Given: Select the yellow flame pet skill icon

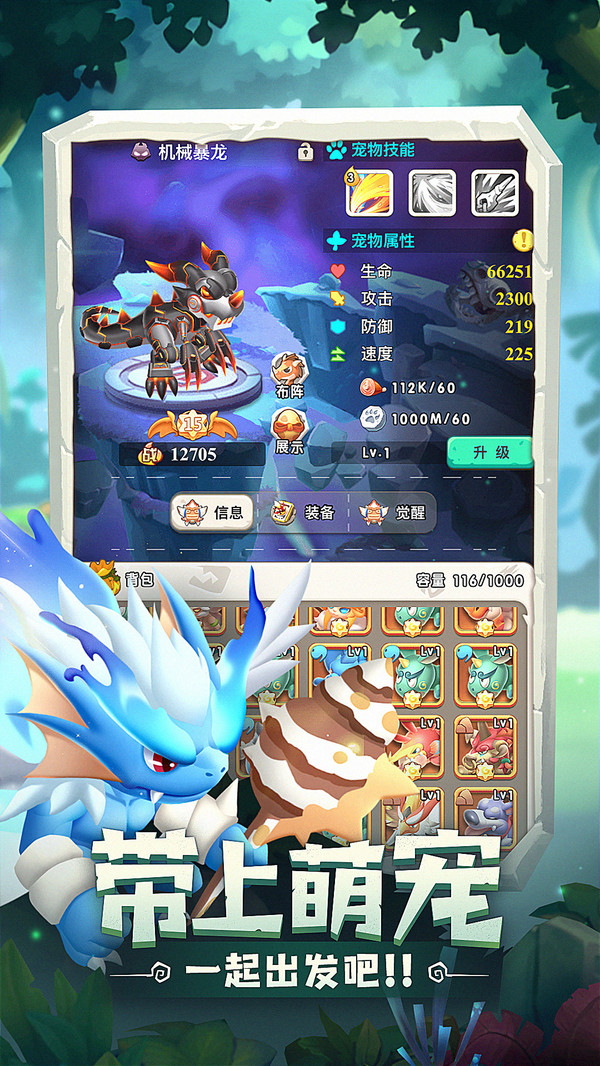Looking at the screenshot, I should pos(370,193).
